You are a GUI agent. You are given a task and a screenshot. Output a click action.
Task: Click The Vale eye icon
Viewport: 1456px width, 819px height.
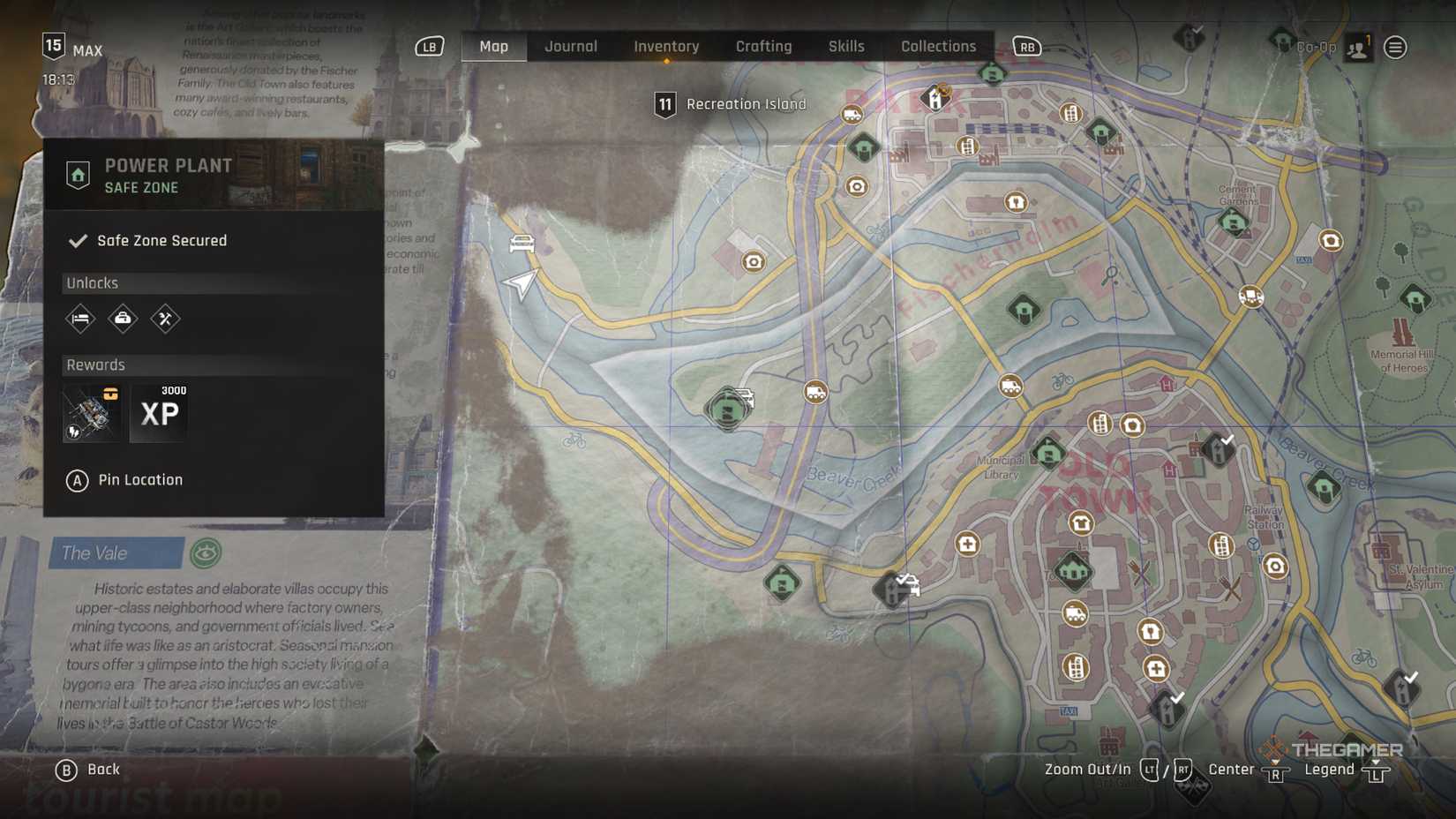coord(206,553)
